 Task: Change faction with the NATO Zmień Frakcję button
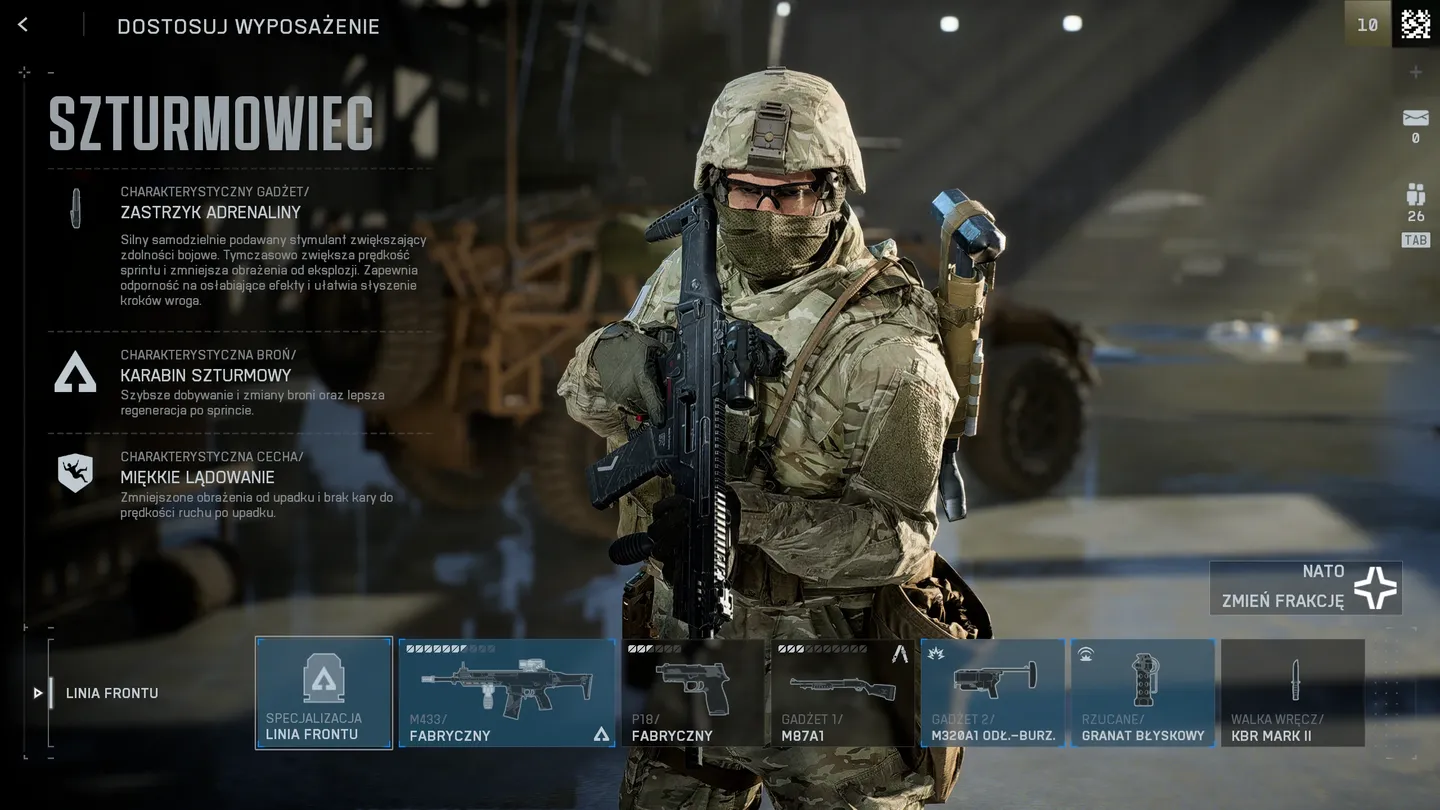[1305, 587]
